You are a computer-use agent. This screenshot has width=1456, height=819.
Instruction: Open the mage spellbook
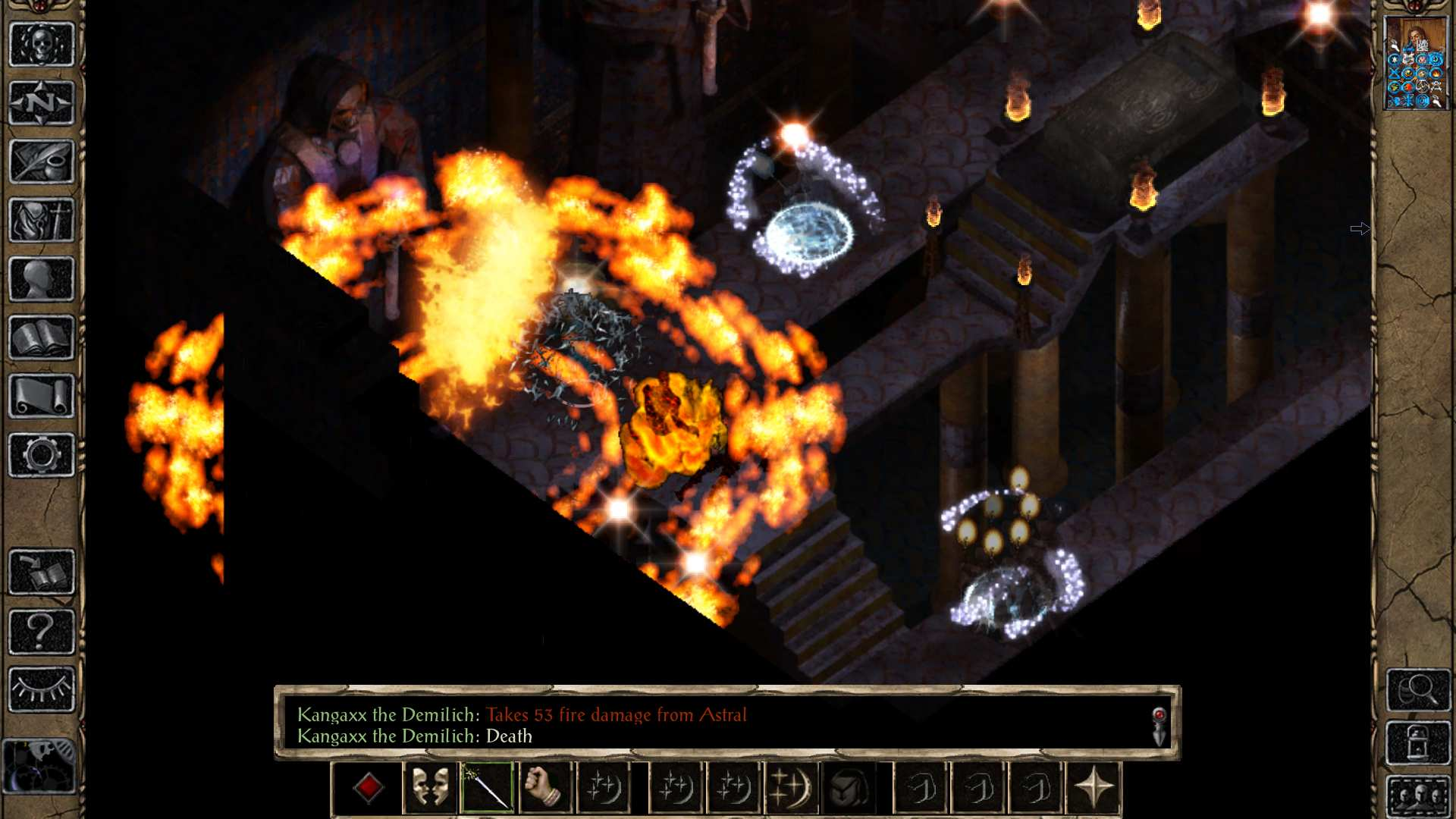(x=42, y=337)
